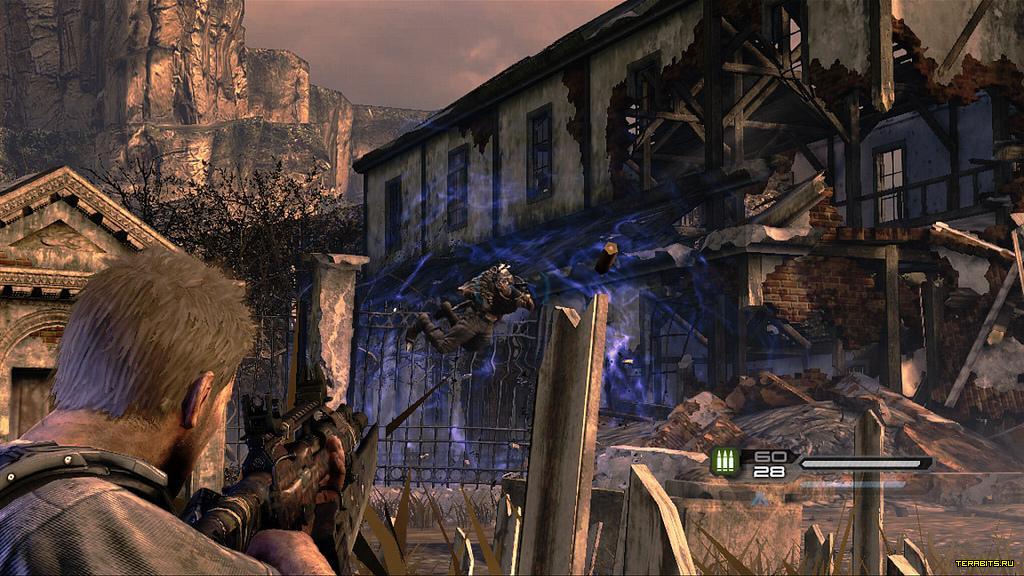Image resolution: width=1024 pixels, height=576 pixels.
Task: Click the green bullets ammo type icon
Action: pyautogui.click(x=725, y=462)
